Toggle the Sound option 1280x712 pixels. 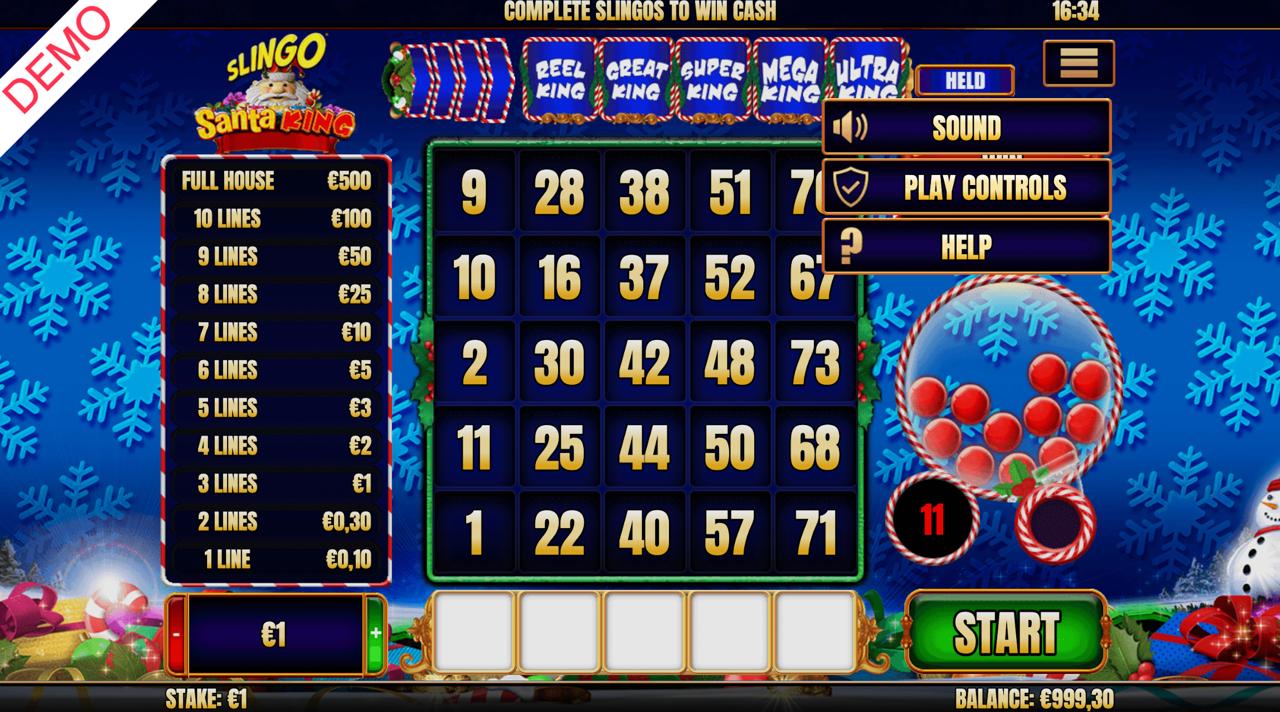(x=966, y=127)
